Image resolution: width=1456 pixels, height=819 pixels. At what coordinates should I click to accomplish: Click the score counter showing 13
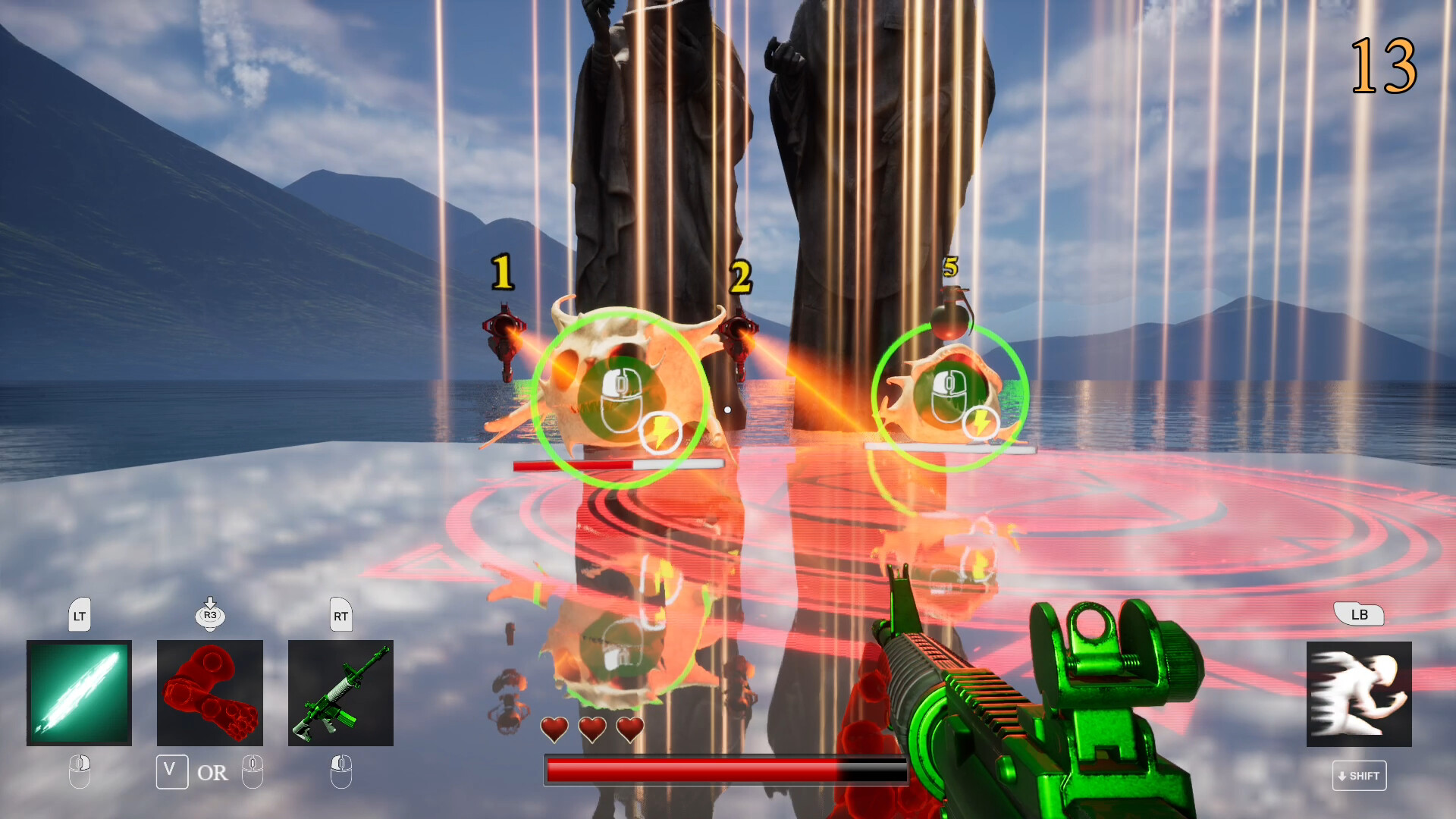tap(1383, 64)
